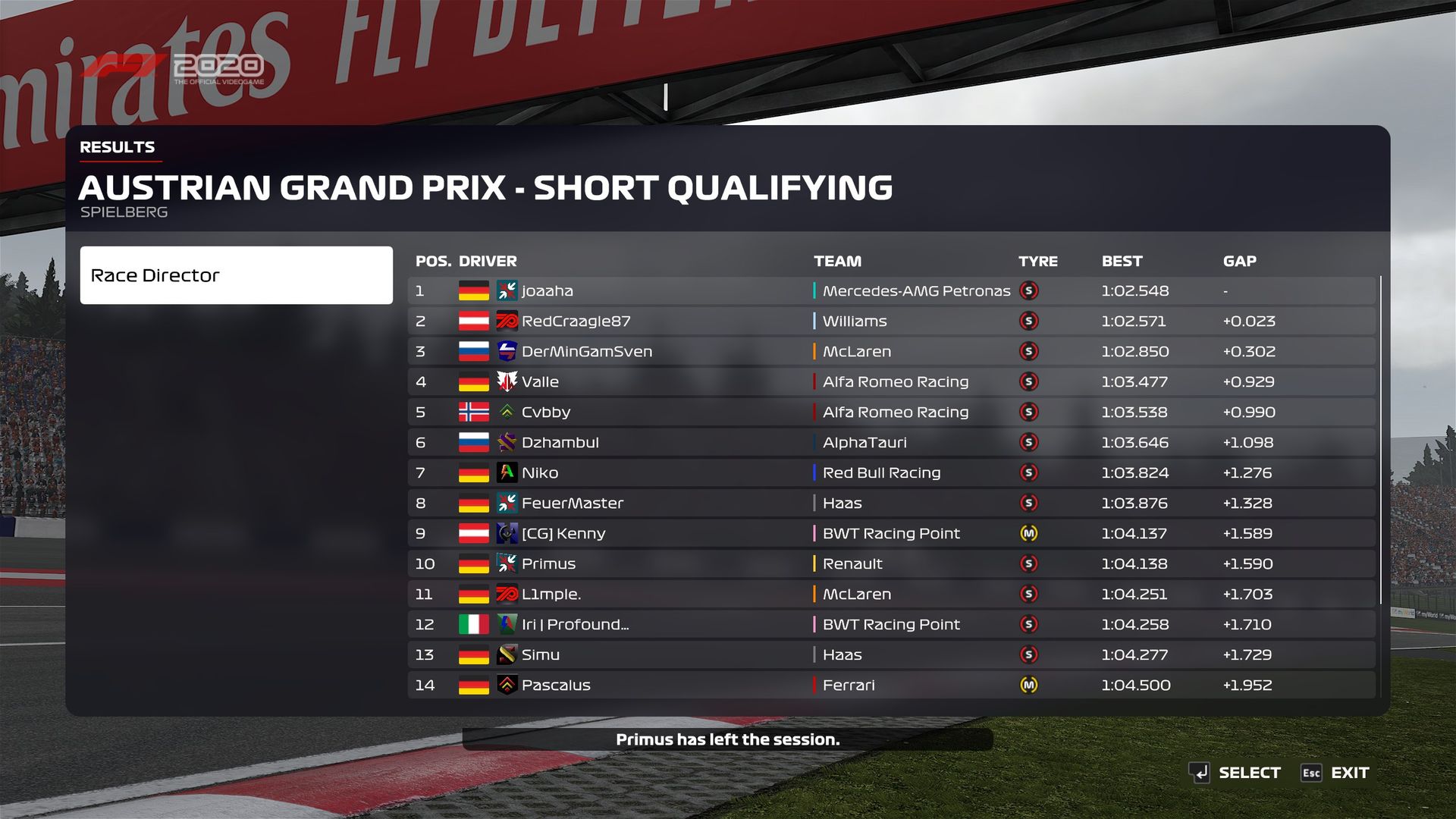Screen dimensions: 1456x819
Task: Pick FeuerMaster's Haas row
Action: click(891, 504)
